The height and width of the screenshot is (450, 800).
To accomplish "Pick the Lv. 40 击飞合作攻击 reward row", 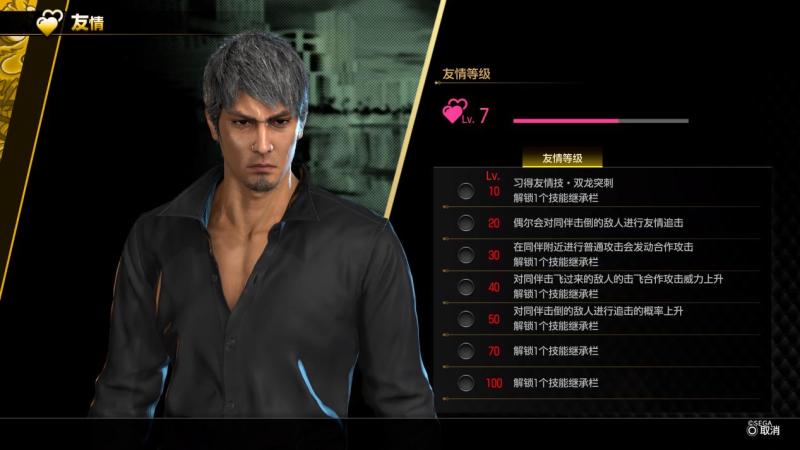I will click(x=600, y=286).
